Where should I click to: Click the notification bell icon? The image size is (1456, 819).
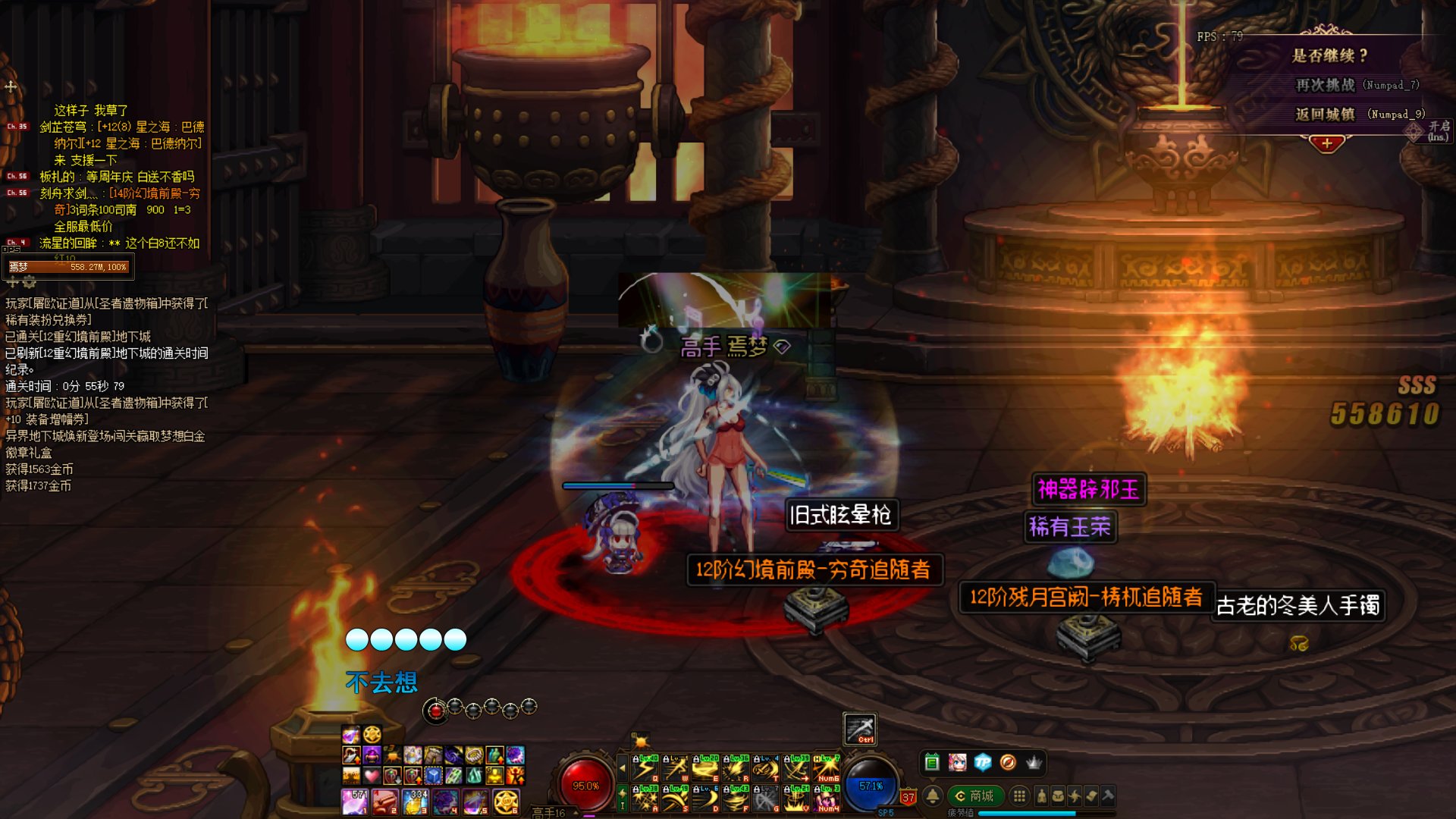pyautogui.click(x=933, y=795)
